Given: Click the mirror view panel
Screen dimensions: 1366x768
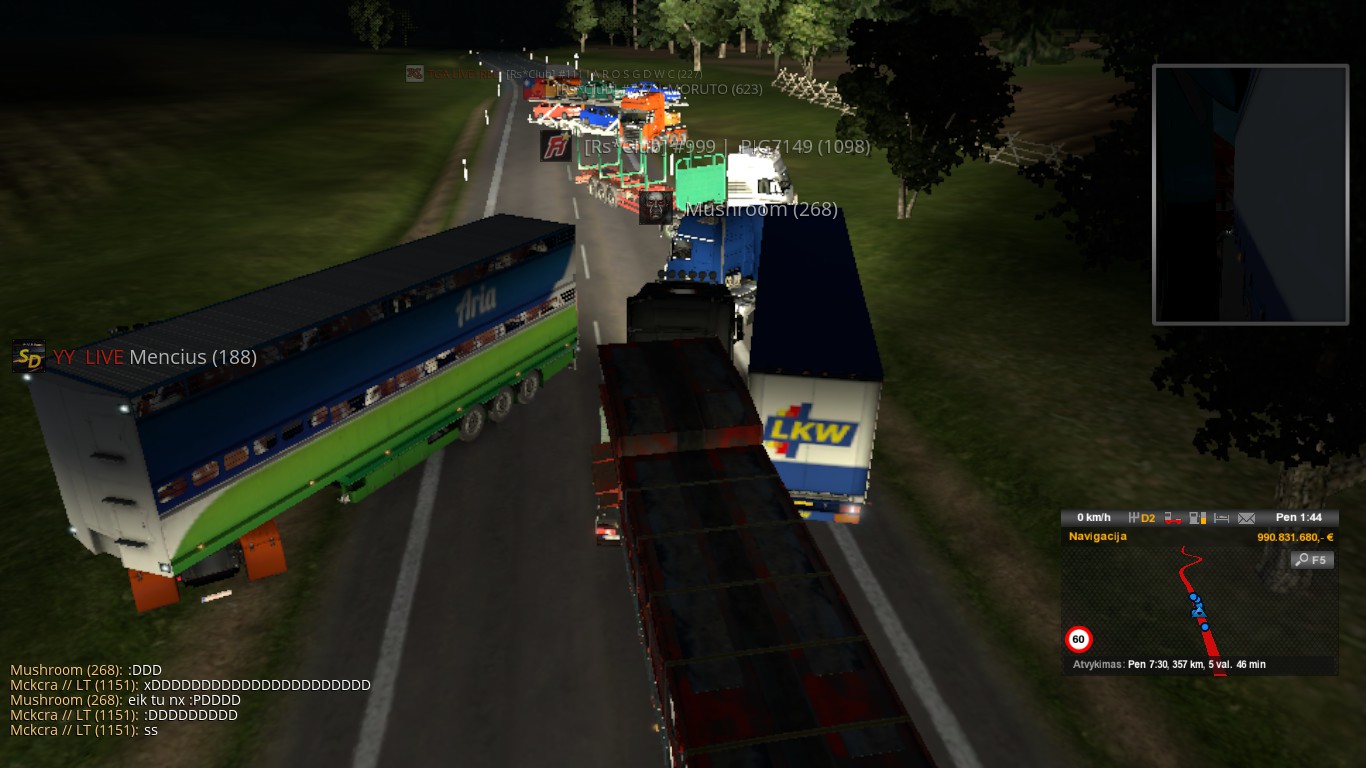Looking at the screenshot, I should [1250, 195].
